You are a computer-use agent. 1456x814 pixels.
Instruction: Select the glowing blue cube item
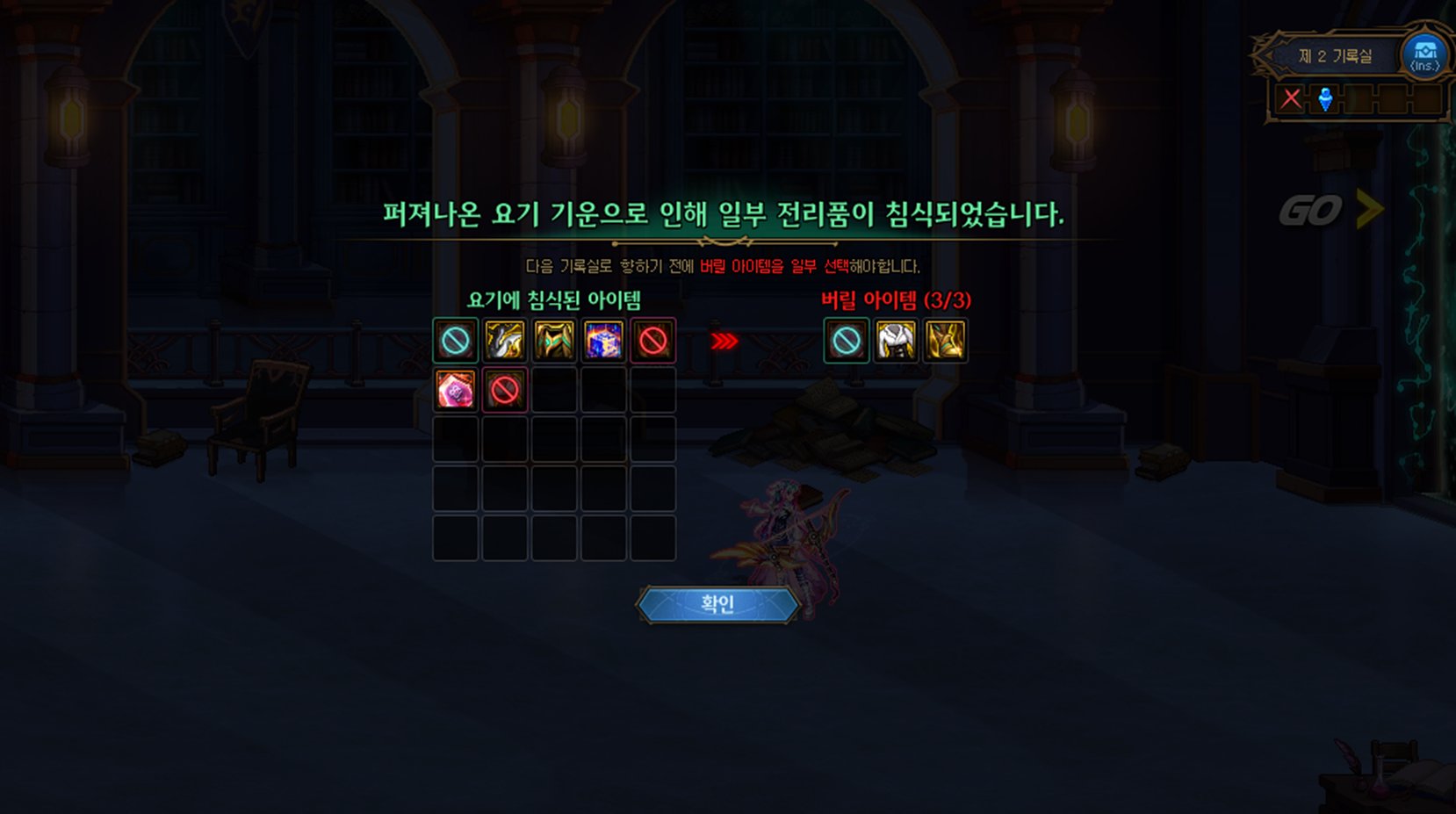[x=601, y=341]
